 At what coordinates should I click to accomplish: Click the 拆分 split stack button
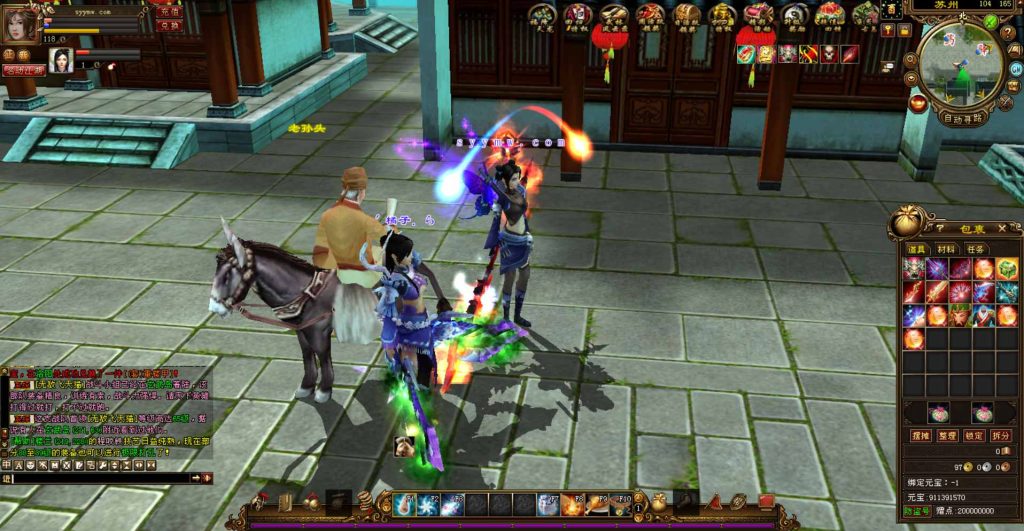[1001, 436]
